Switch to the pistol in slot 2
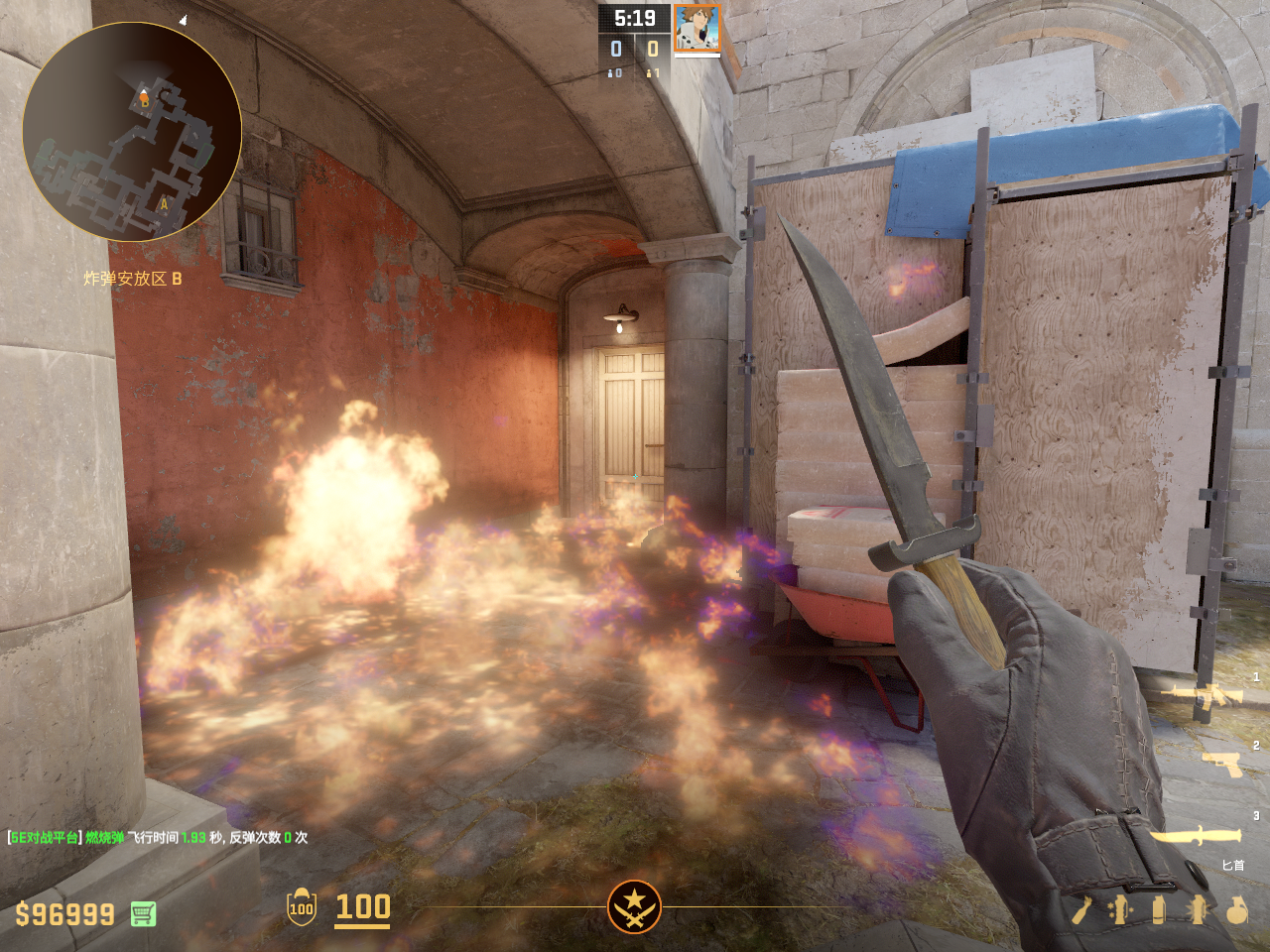1270x952 pixels. pos(1222,764)
